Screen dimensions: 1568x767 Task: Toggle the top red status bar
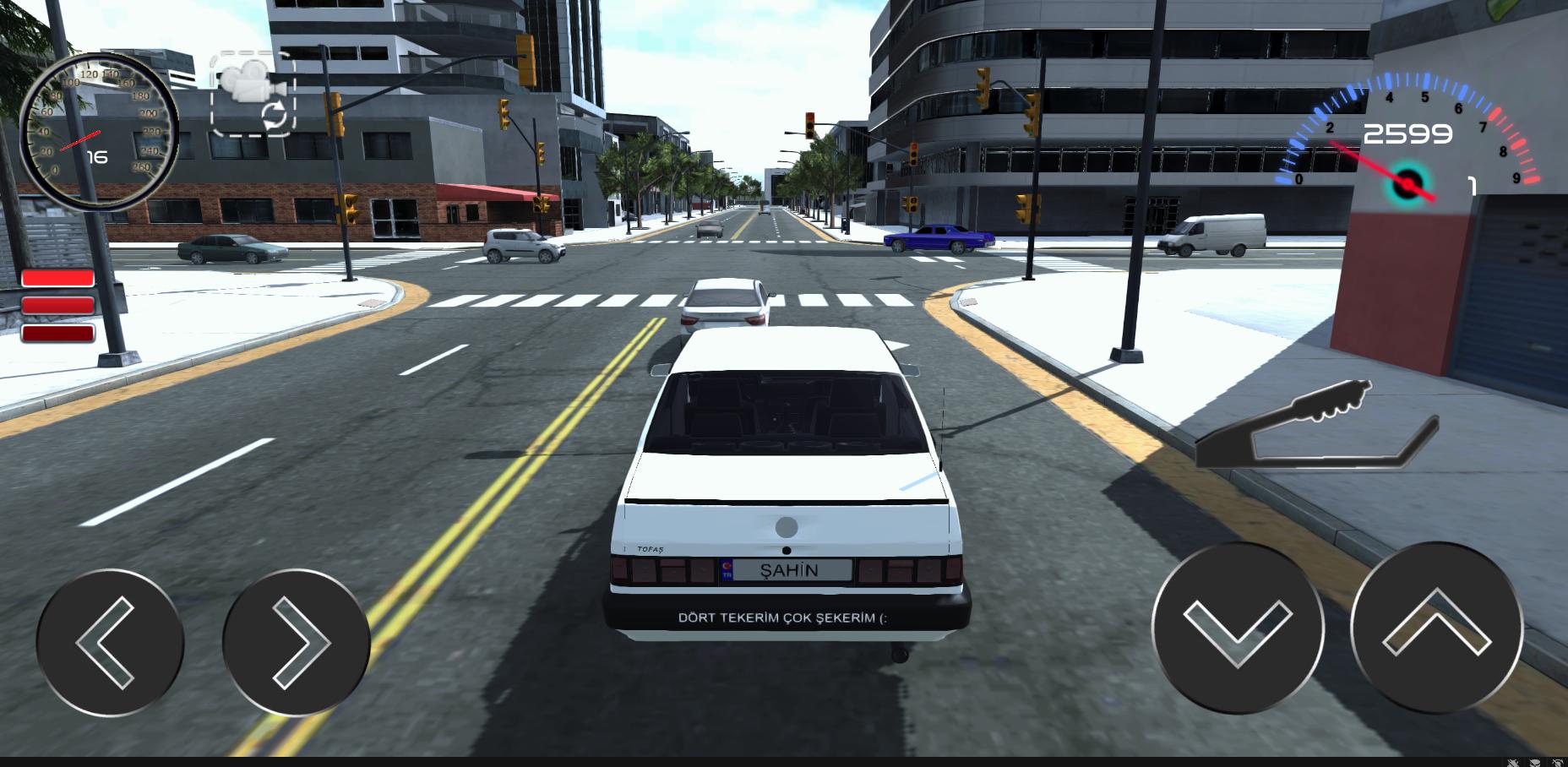pyautogui.click(x=57, y=275)
